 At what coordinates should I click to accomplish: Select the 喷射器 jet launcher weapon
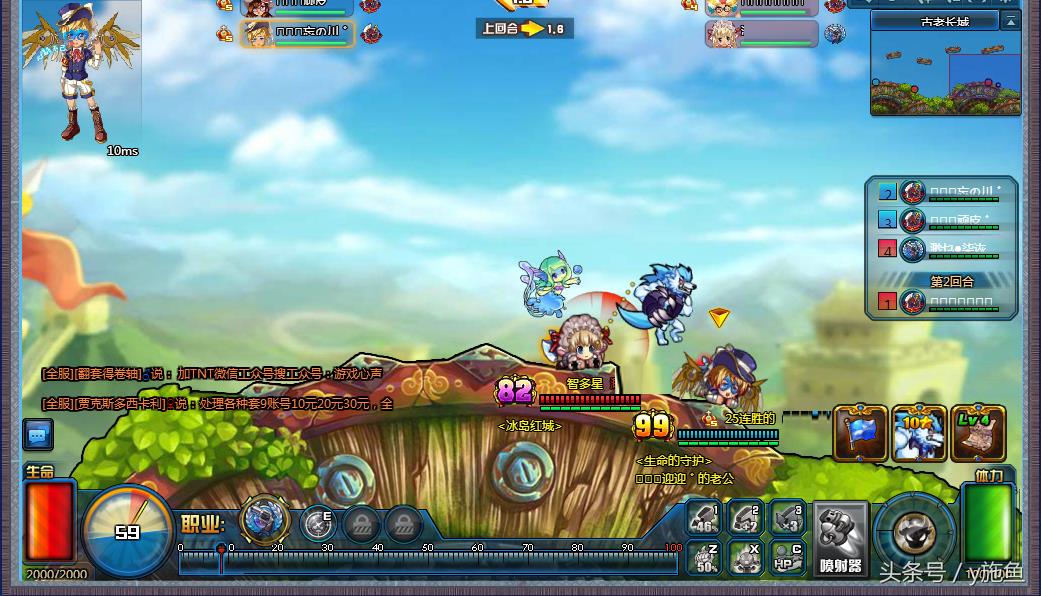(840, 538)
